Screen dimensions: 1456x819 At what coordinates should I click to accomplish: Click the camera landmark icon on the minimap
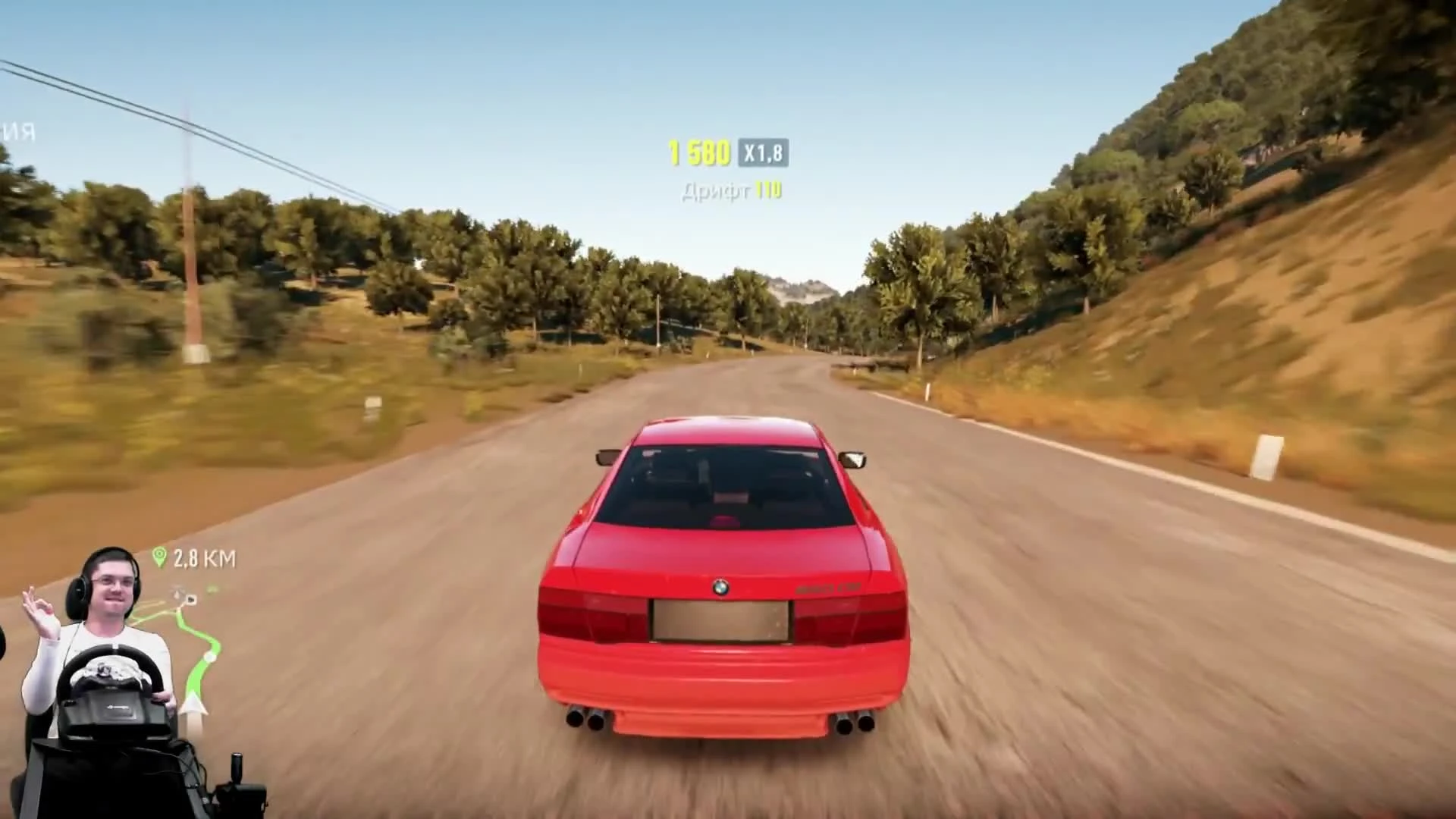[190, 598]
